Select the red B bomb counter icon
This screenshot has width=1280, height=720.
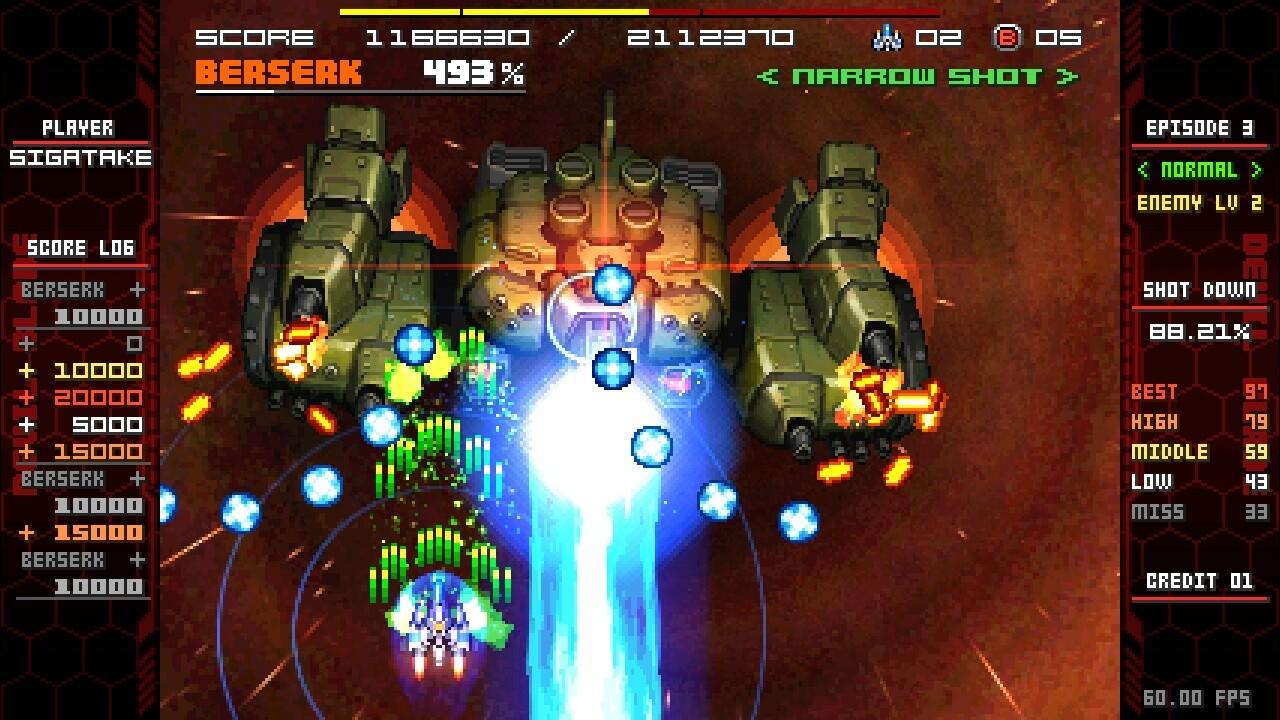[x=1009, y=38]
